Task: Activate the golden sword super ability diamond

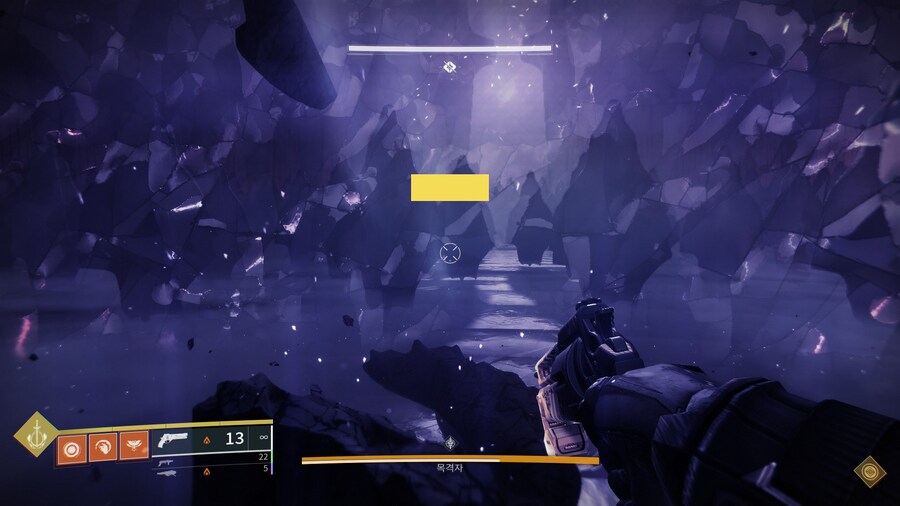Action: [36, 434]
